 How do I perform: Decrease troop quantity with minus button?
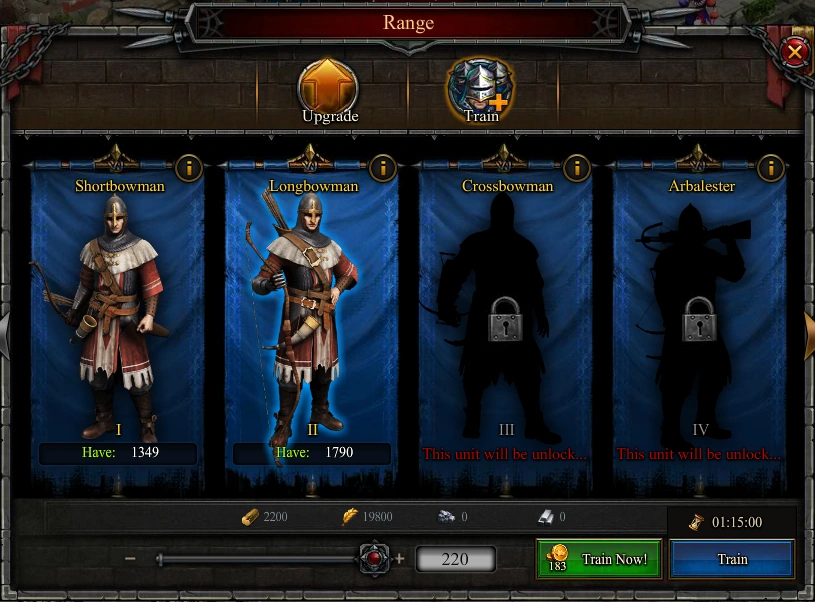(x=130, y=559)
